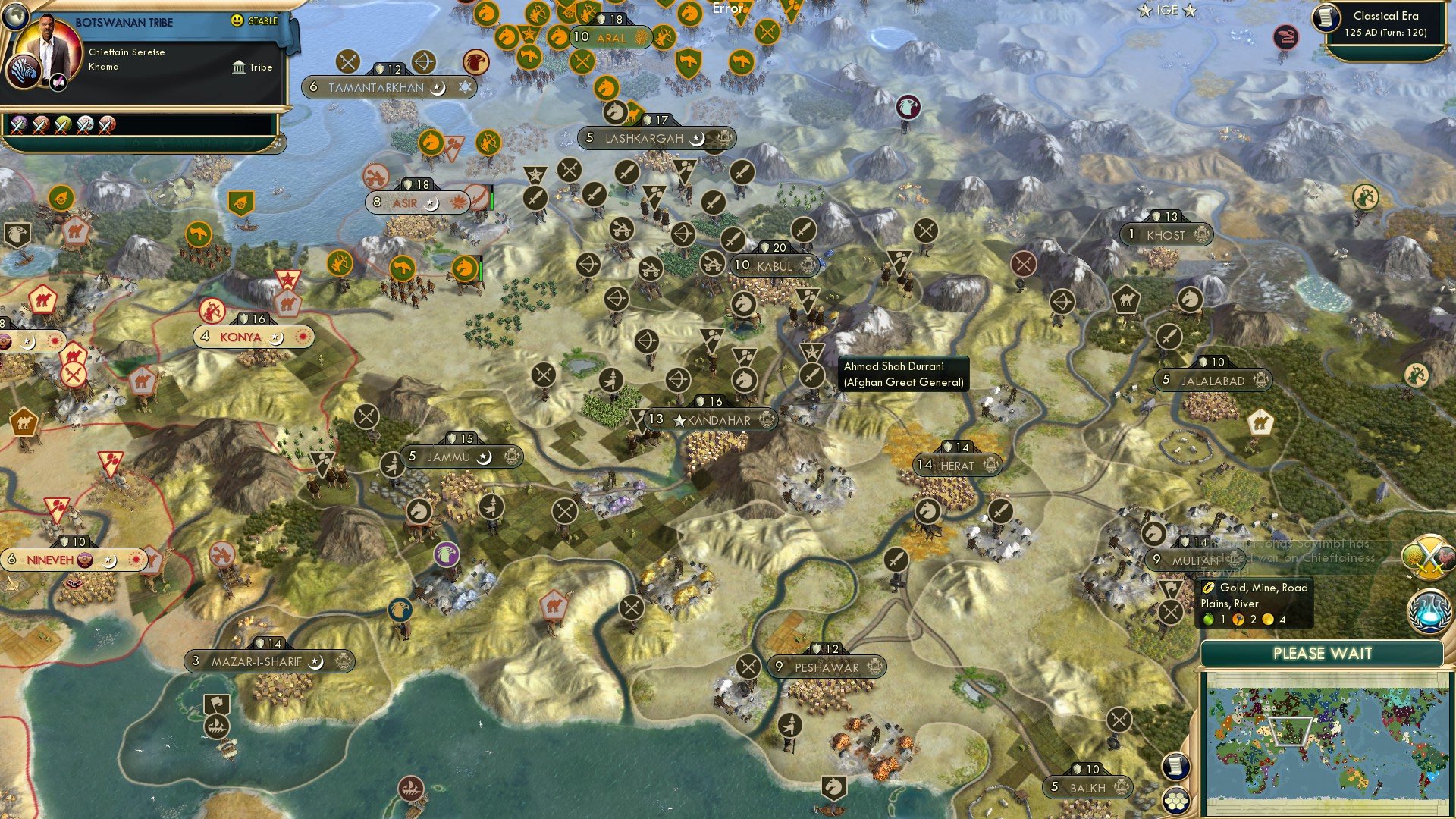Select the zebra Botswana civilization emblem

coord(22,72)
